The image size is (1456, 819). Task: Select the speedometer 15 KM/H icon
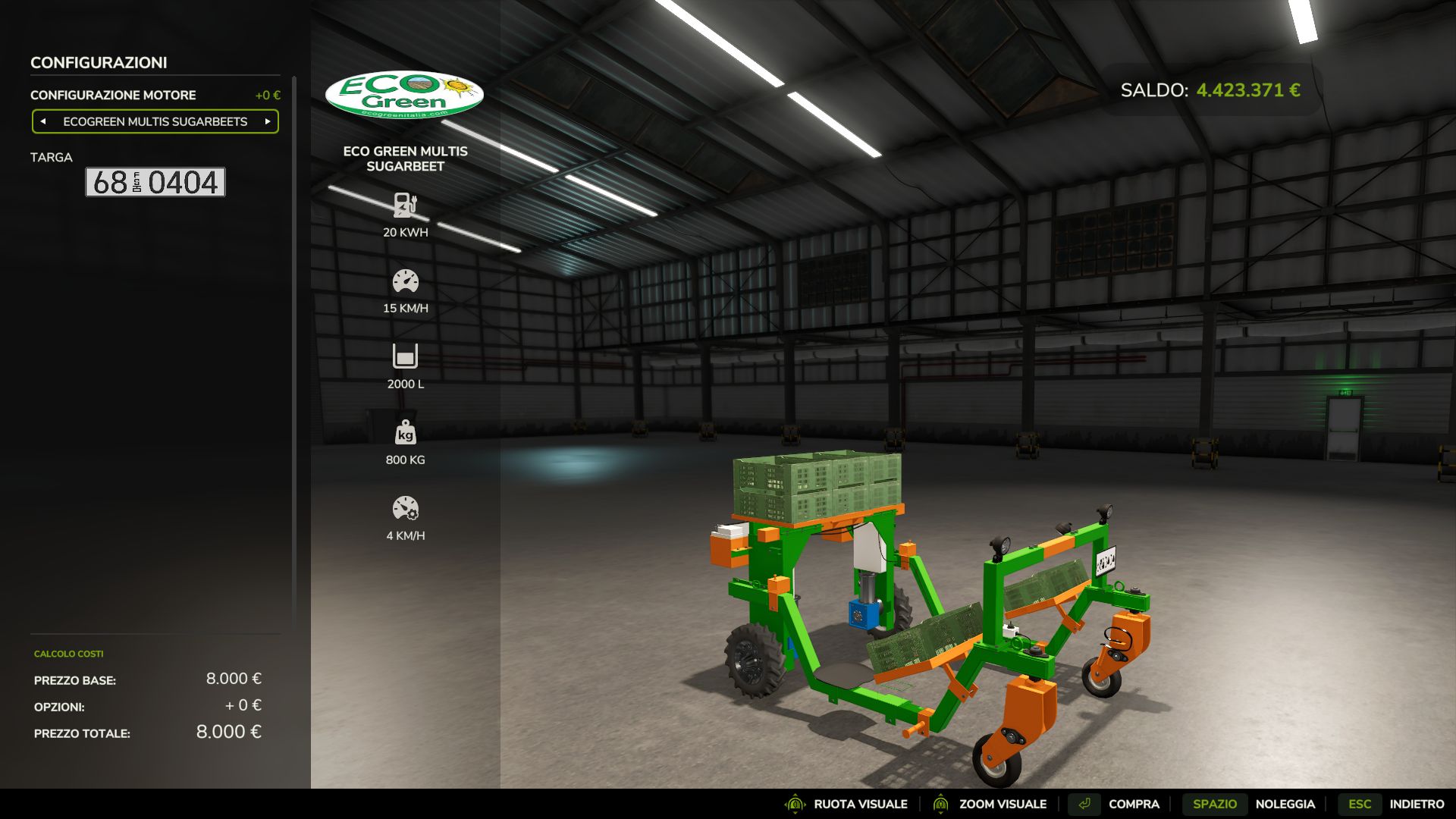pyautogui.click(x=406, y=281)
